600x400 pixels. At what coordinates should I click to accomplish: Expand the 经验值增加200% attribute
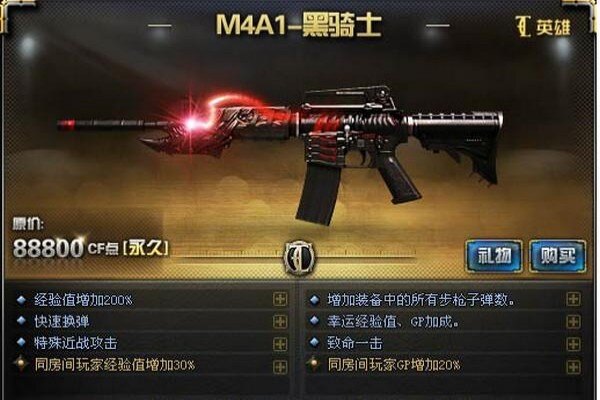280,300
